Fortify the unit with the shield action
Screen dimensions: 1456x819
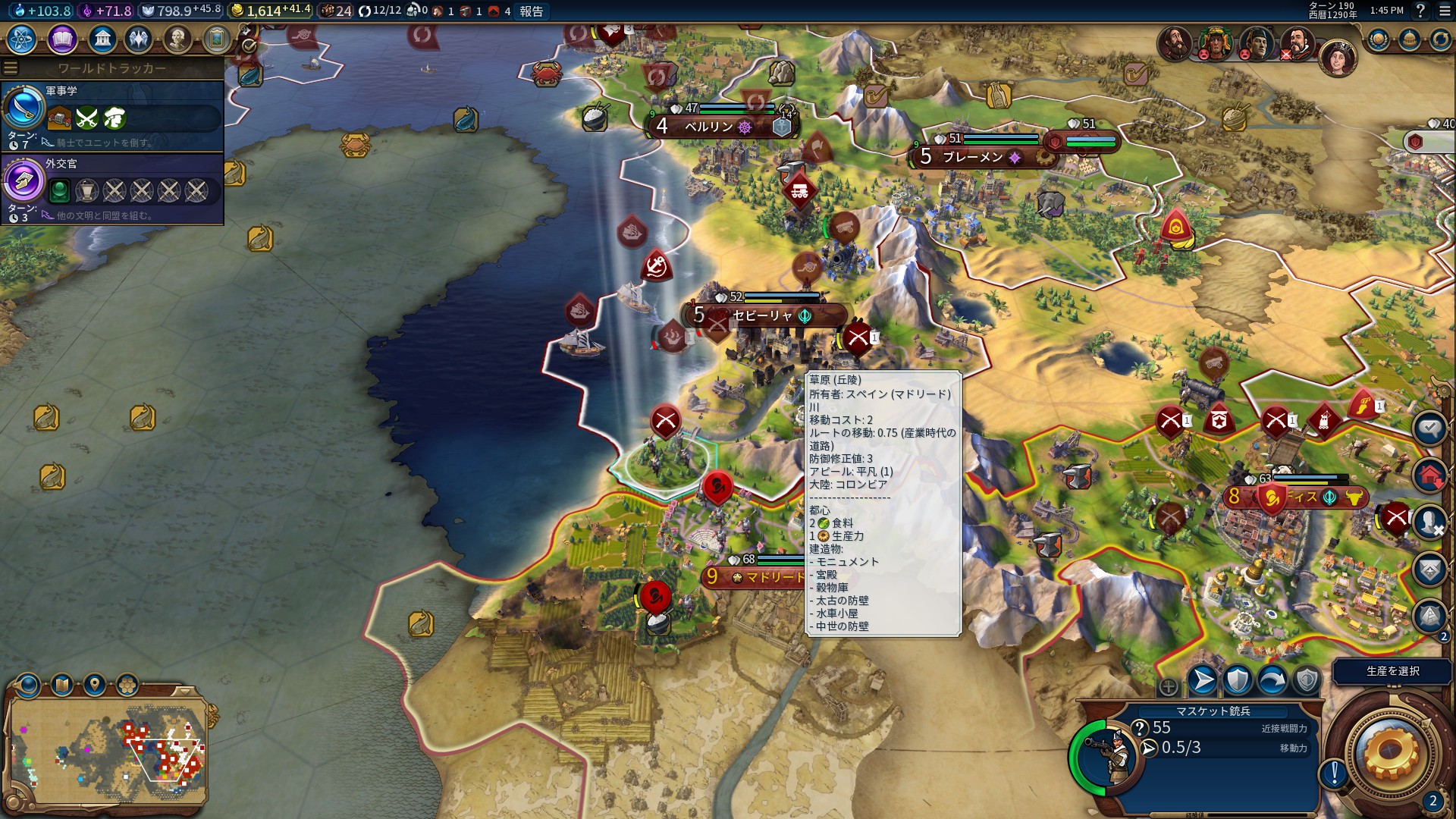point(1237,680)
